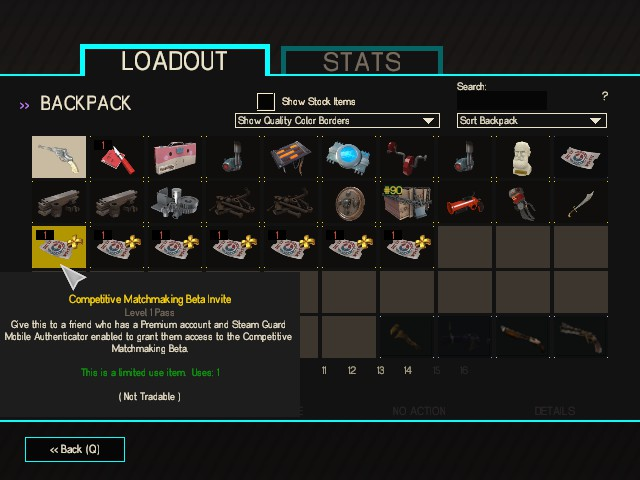Switch to the Stats tab
Image resolution: width=640 pixels, height=480 pixels.
tap(362, 62)
